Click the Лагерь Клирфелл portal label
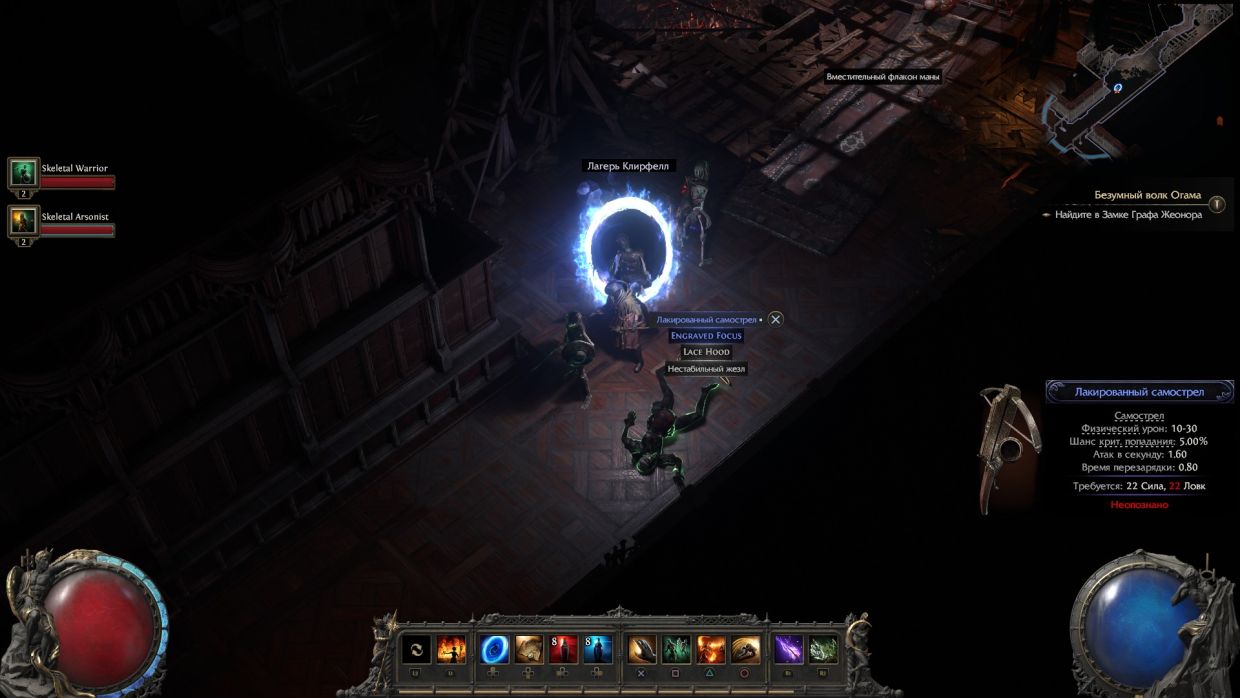Viewport: 1240px width, 698px height. click(x=627, y=166)
